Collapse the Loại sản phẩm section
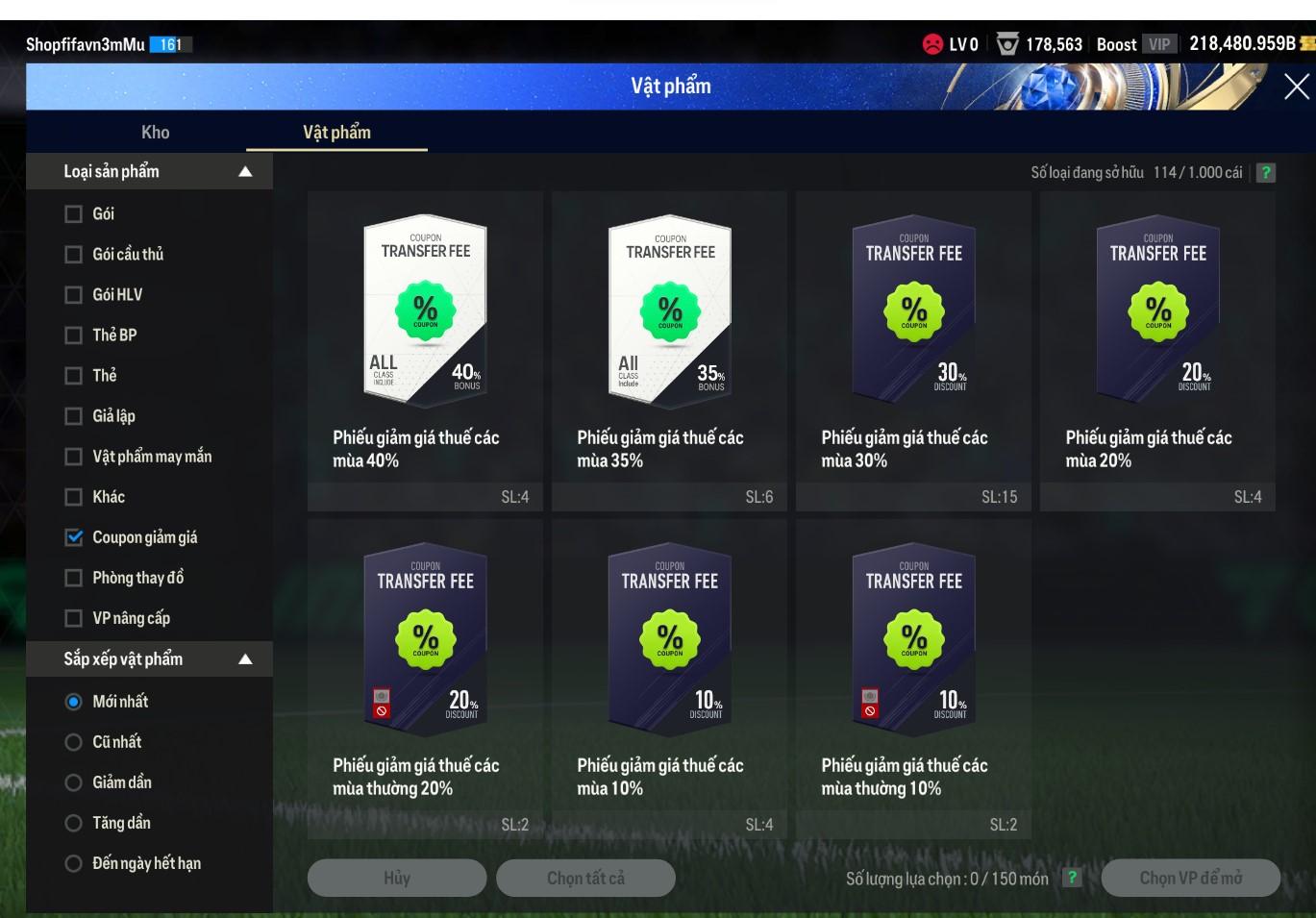1316x918 pixels. [x=245, y=172]
